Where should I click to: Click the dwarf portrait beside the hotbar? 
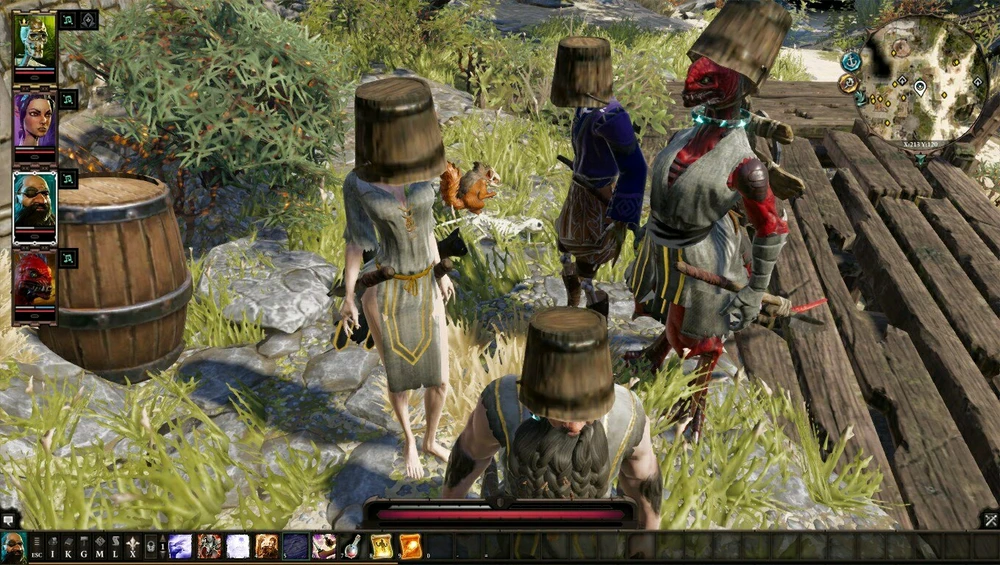pyautogui.click(x=13, y=546)
